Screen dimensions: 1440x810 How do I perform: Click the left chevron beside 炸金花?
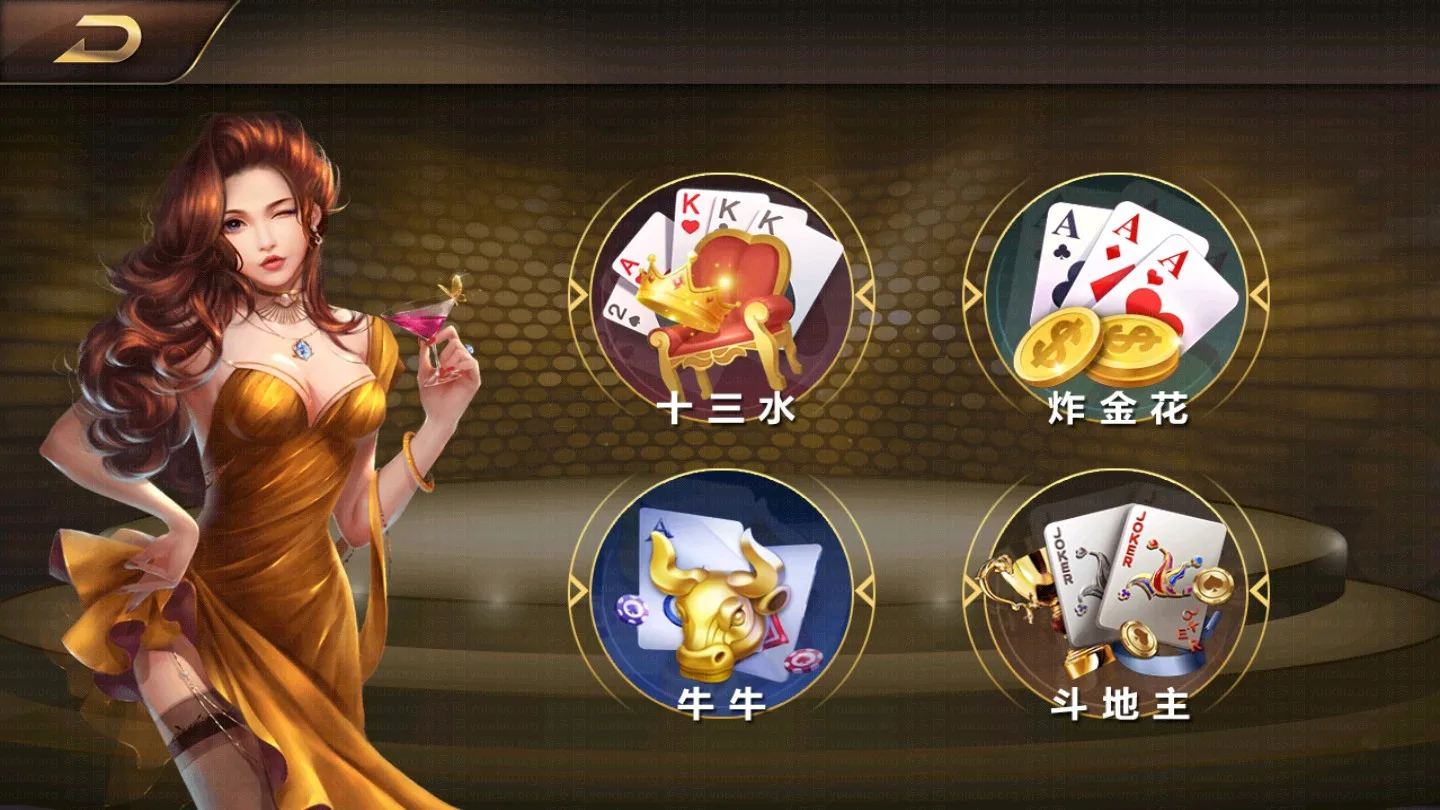tap(975, 292)
